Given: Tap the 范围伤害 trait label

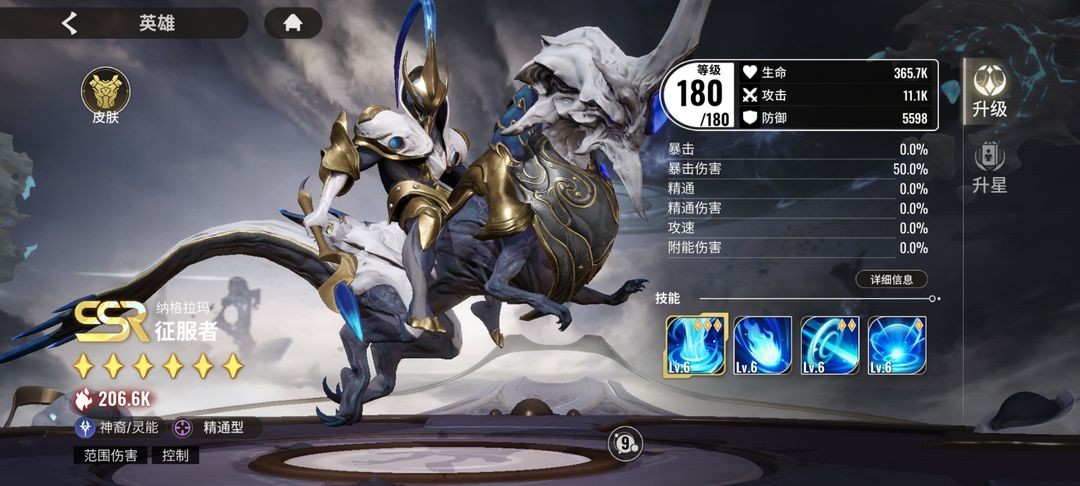Looking at the screenshot, I should (110, 455).
